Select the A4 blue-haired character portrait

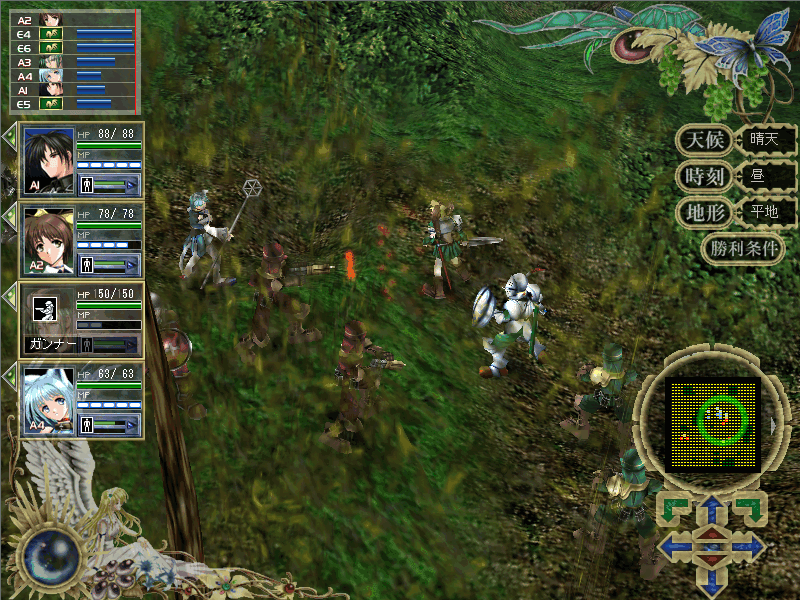[x=49, y=400]
